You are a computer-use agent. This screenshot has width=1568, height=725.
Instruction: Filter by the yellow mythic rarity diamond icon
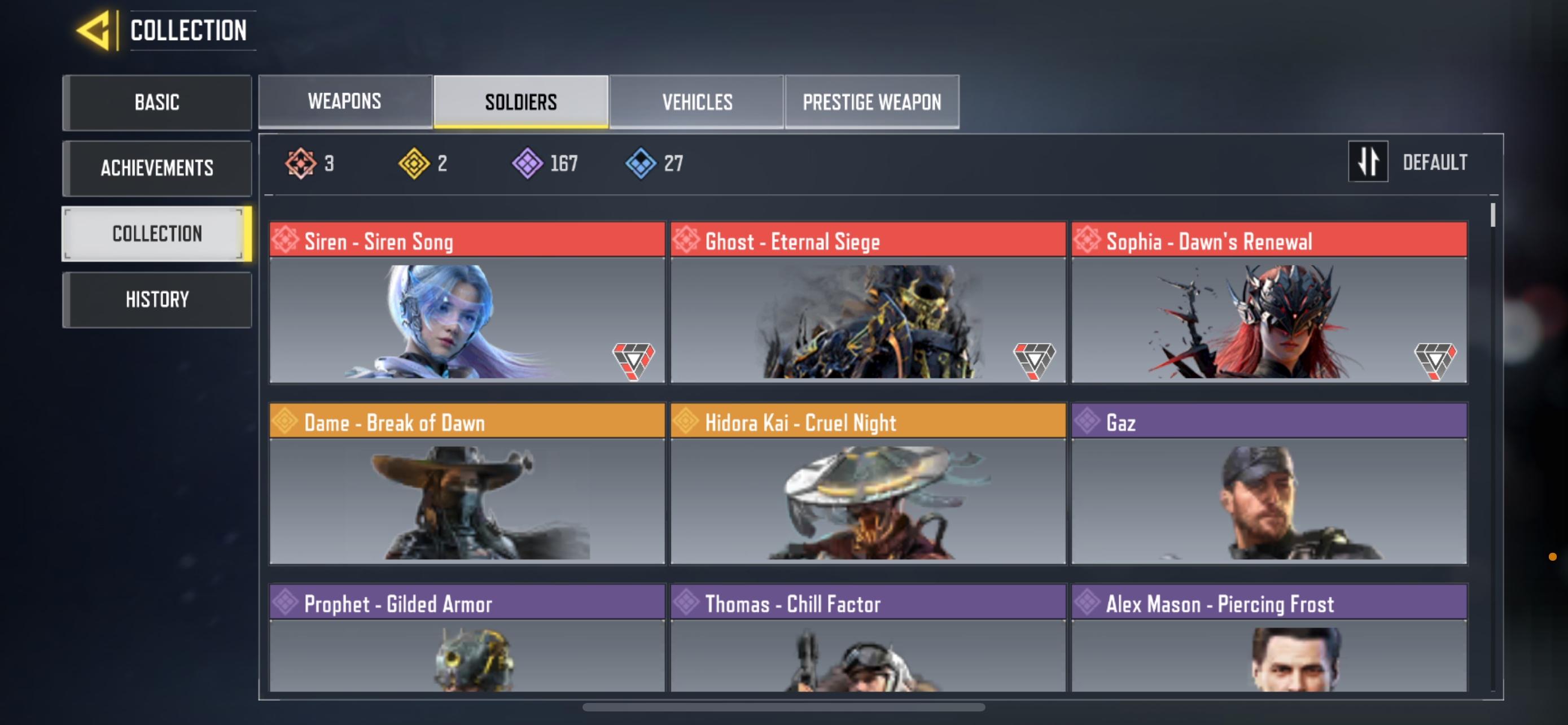[x=415, y=162]
